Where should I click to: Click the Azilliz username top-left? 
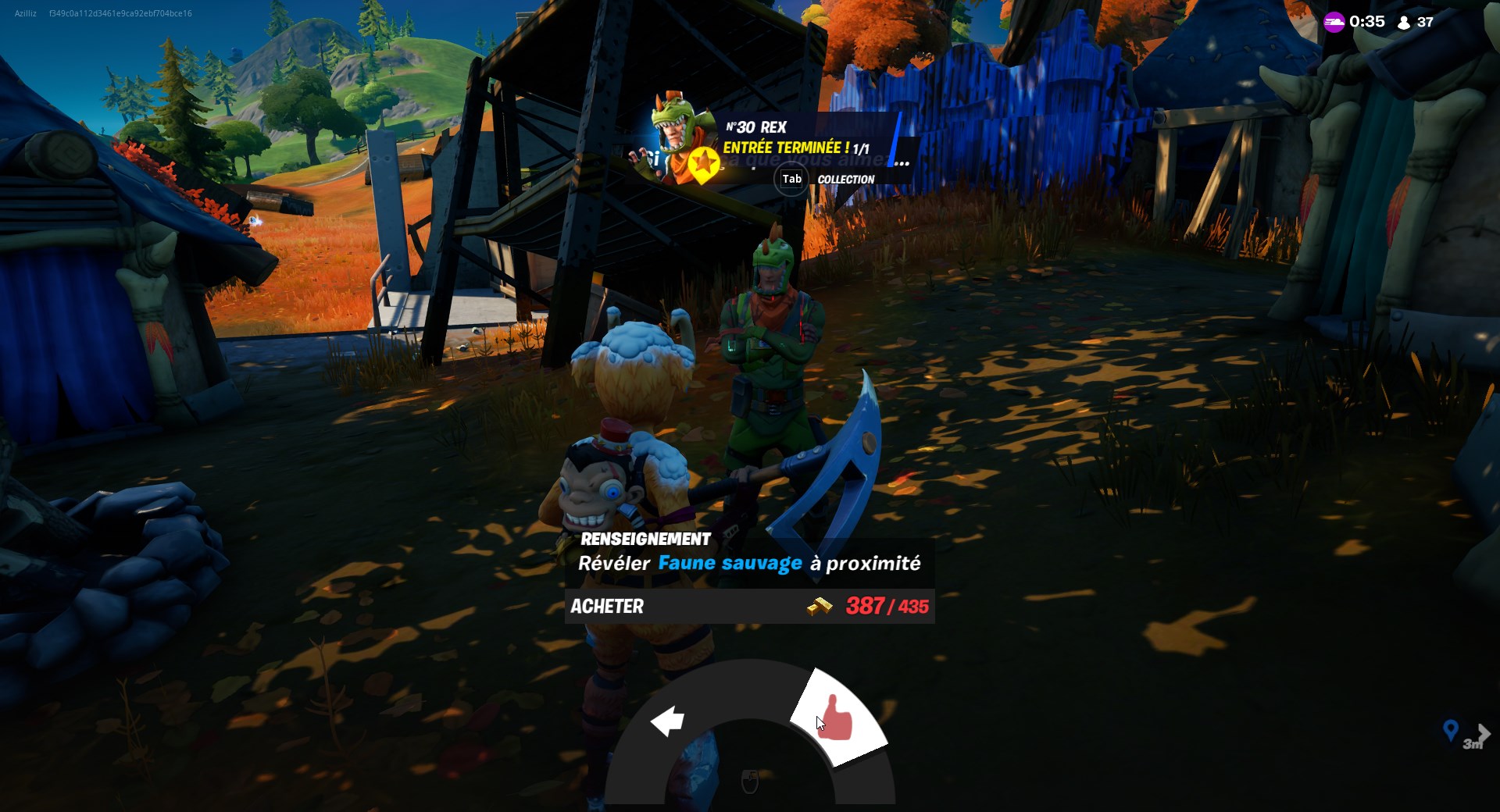pos(24,13)
